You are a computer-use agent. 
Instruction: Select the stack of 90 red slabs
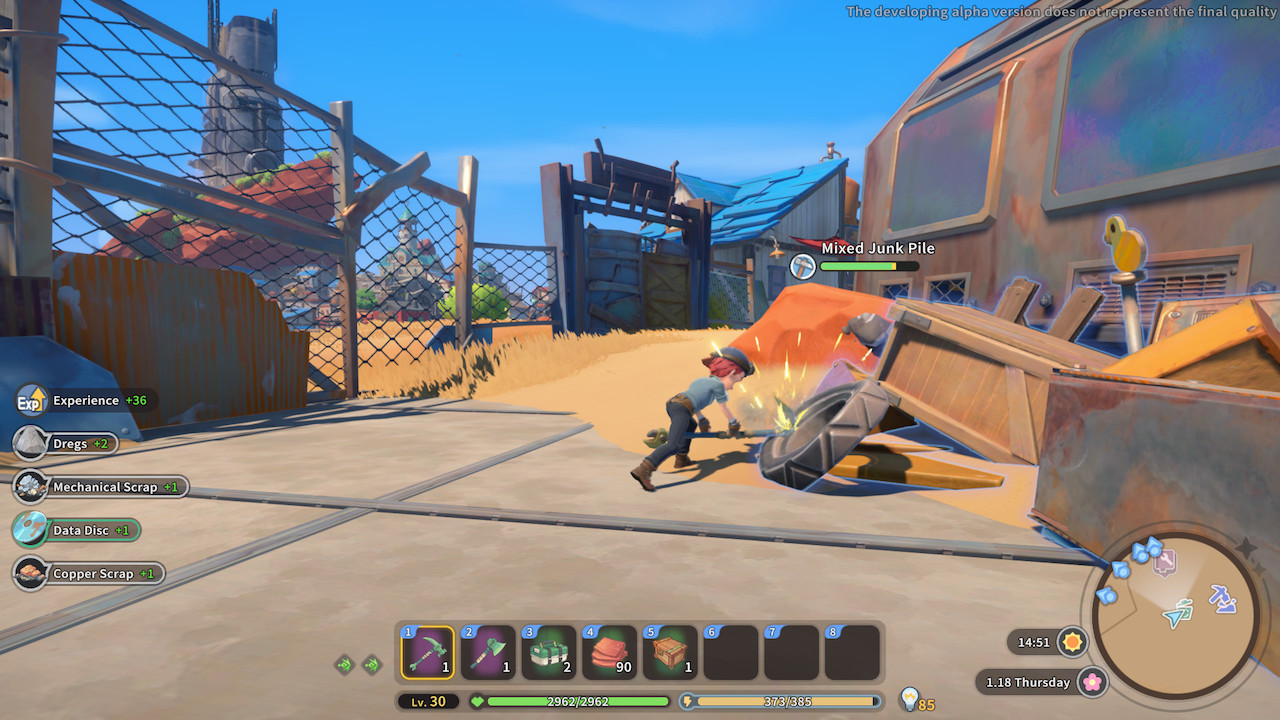click(610, 653)
